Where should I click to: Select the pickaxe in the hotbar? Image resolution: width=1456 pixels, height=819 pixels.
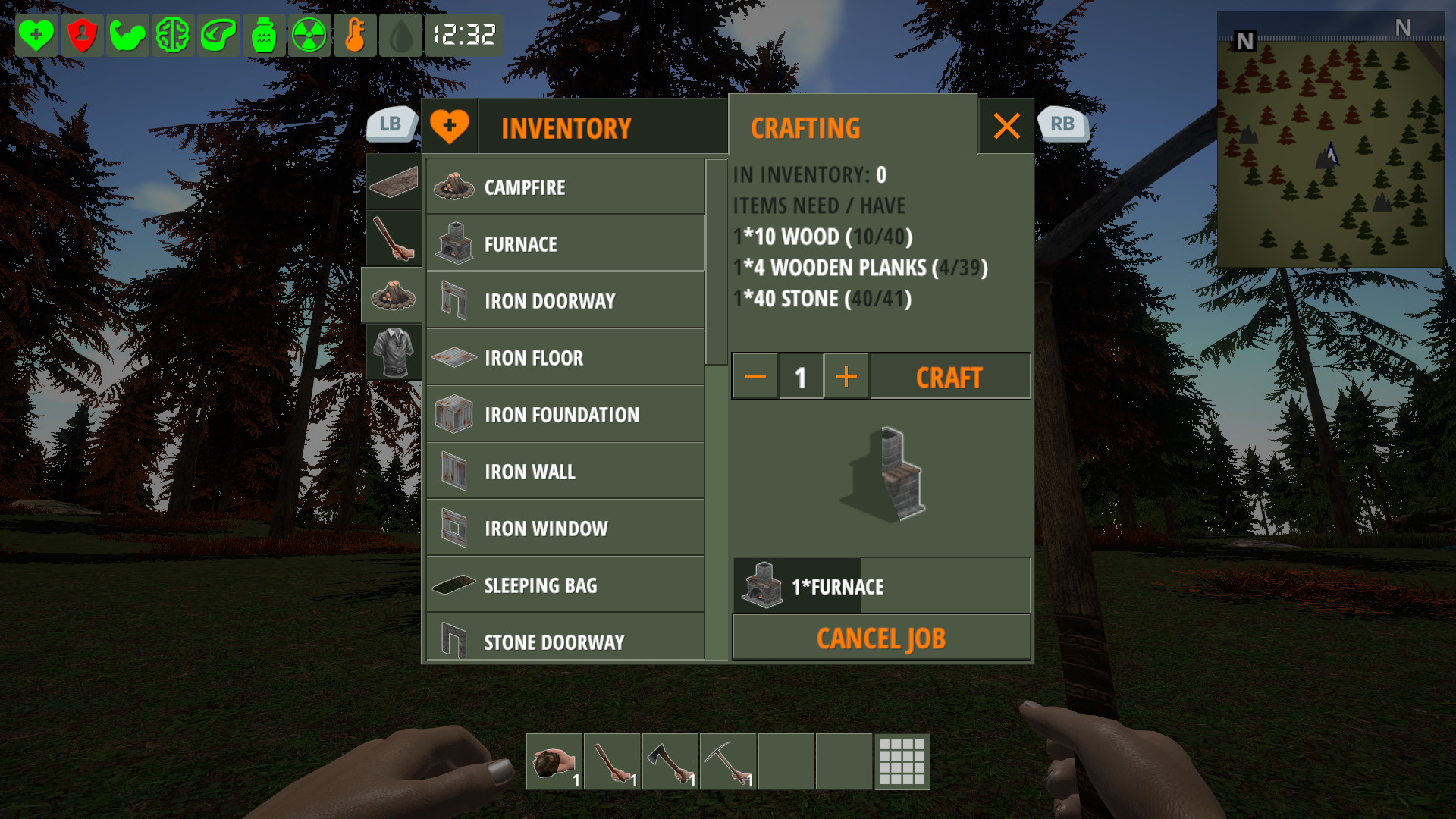click(727, 762)
